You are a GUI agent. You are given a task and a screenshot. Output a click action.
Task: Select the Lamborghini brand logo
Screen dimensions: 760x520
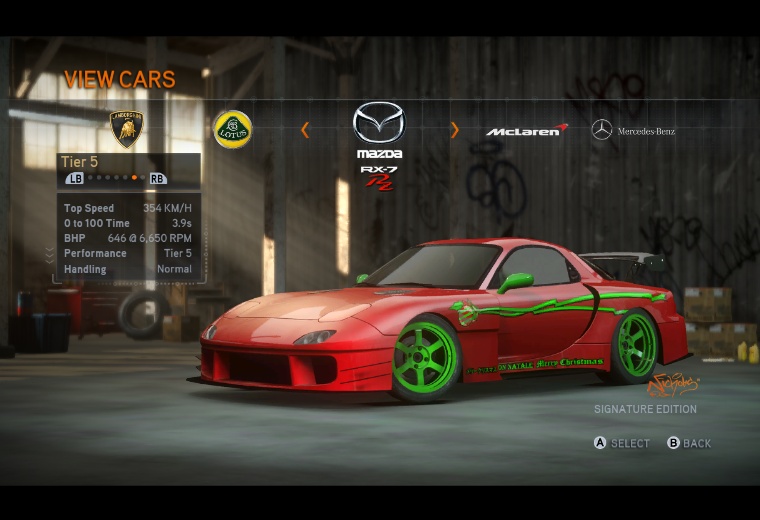tap(126, 129)
